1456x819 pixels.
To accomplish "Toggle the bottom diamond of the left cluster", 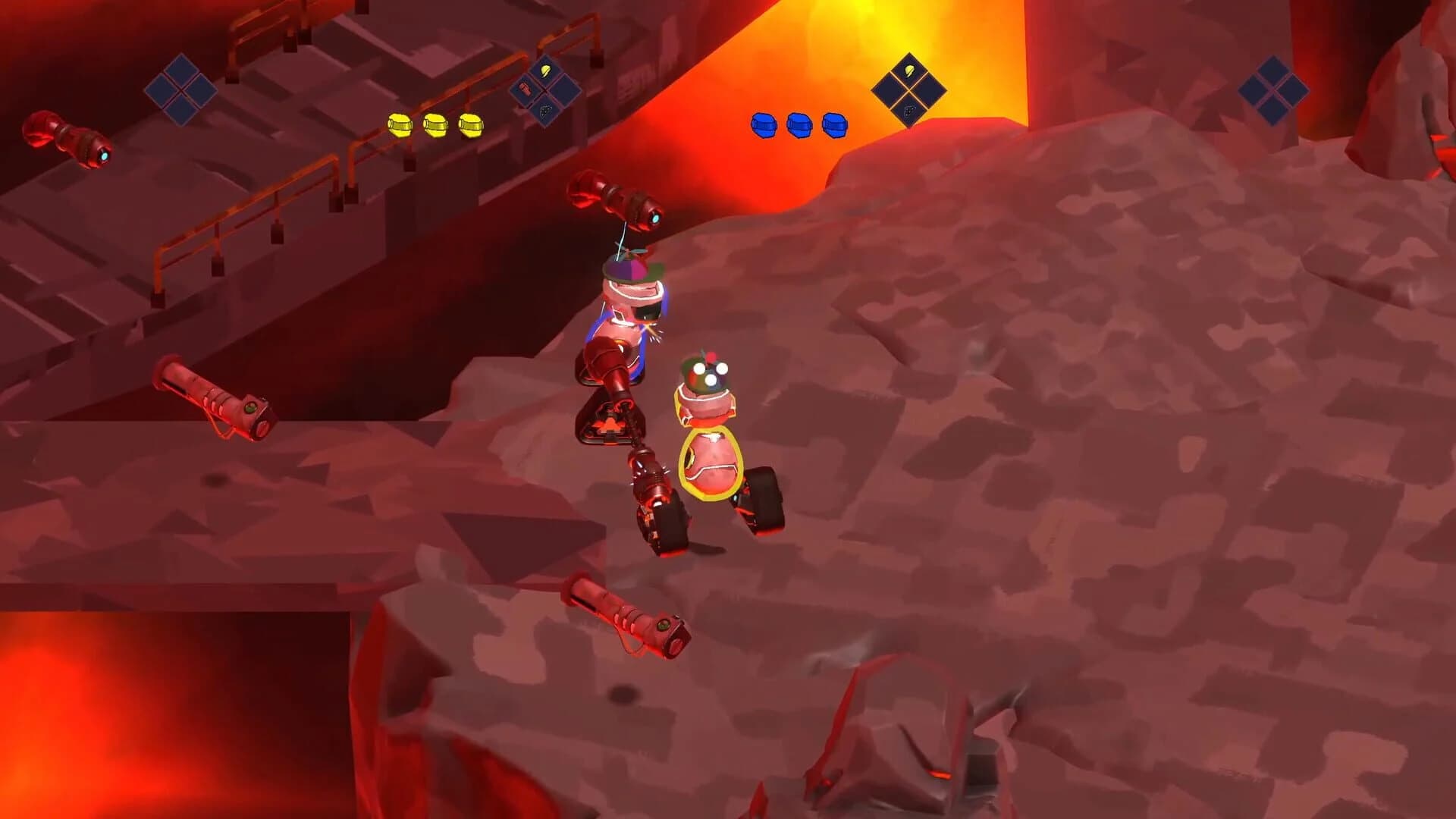I will click(545, 111).
